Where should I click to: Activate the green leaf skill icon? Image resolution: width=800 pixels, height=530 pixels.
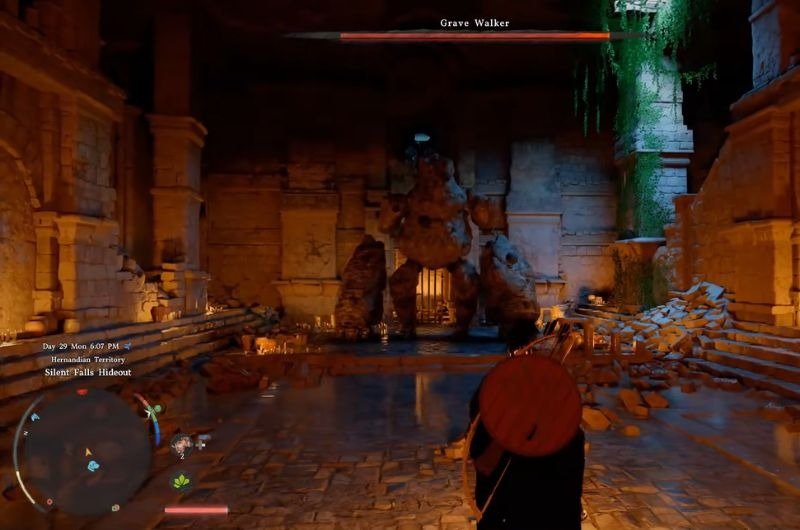click(182, 481)
